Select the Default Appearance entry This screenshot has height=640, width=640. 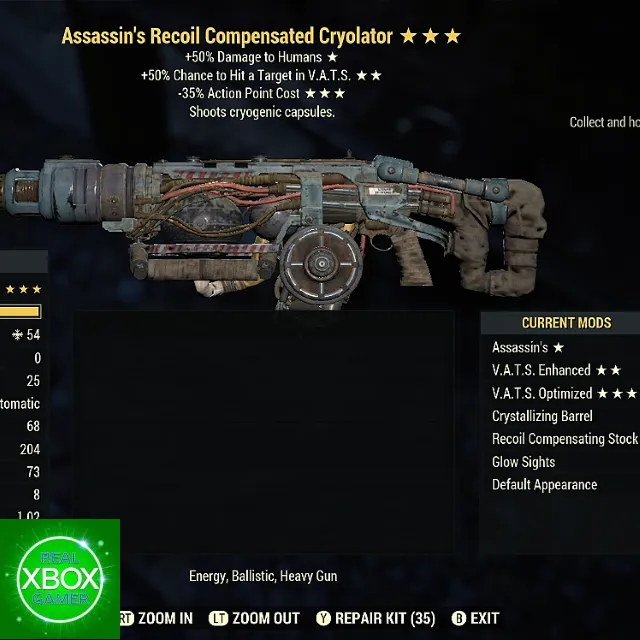coord(544,485)
